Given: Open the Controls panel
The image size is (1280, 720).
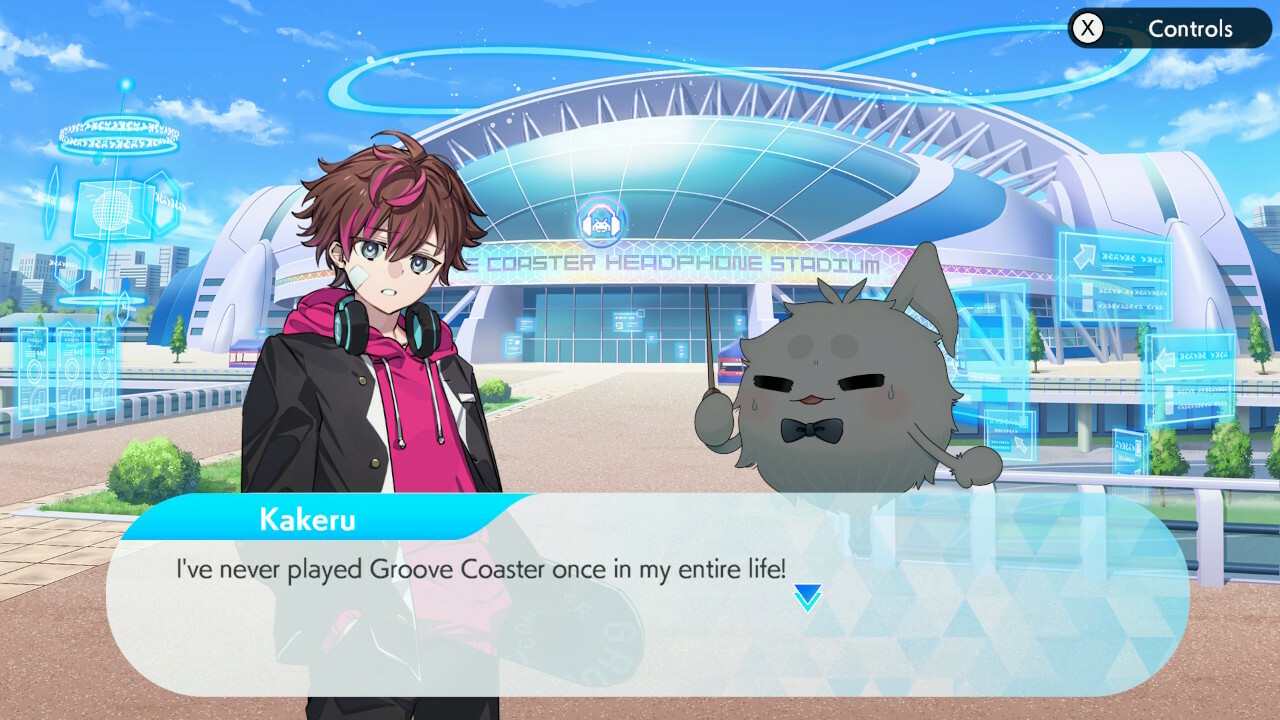Looking at the screenshot, I should pos(1168,29).
